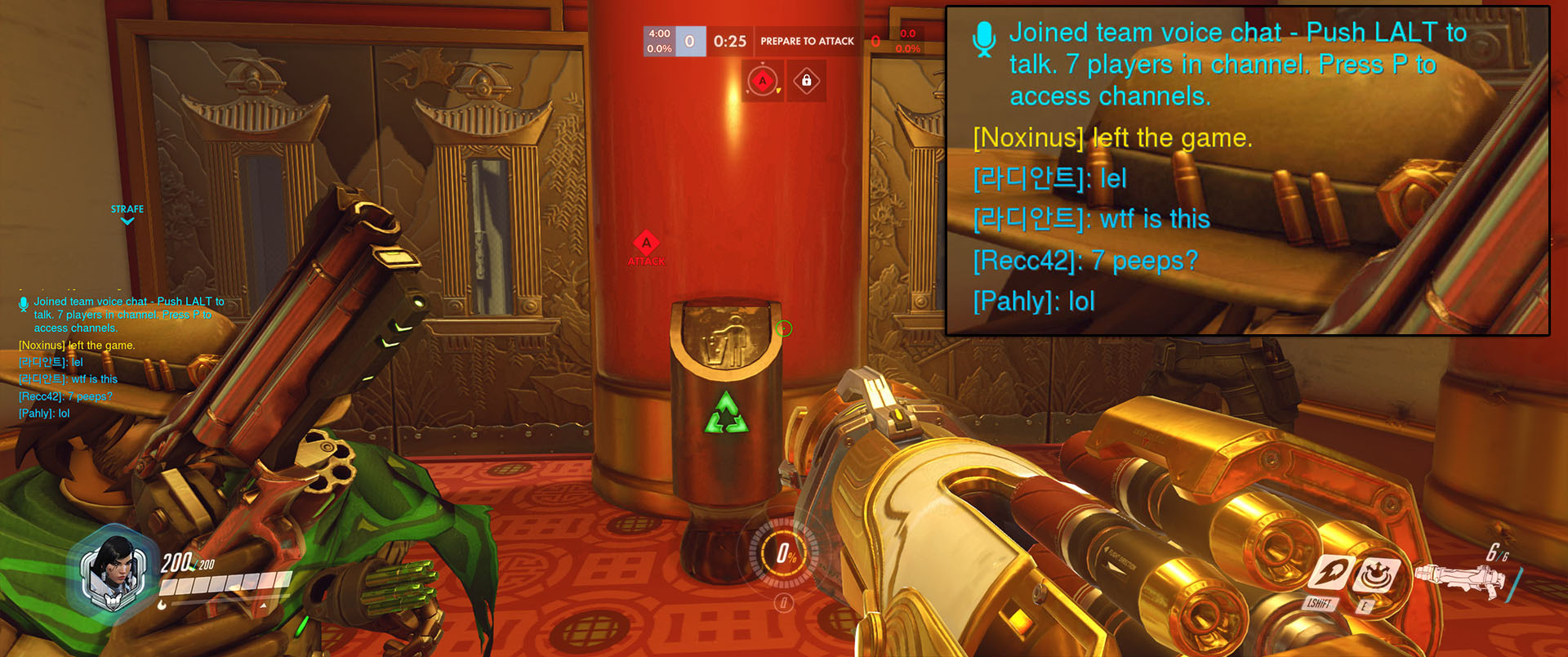Click the Noxinus left message in the enlarged chat inset
Screen dimensions: 1568x657
click(1112, 138)
